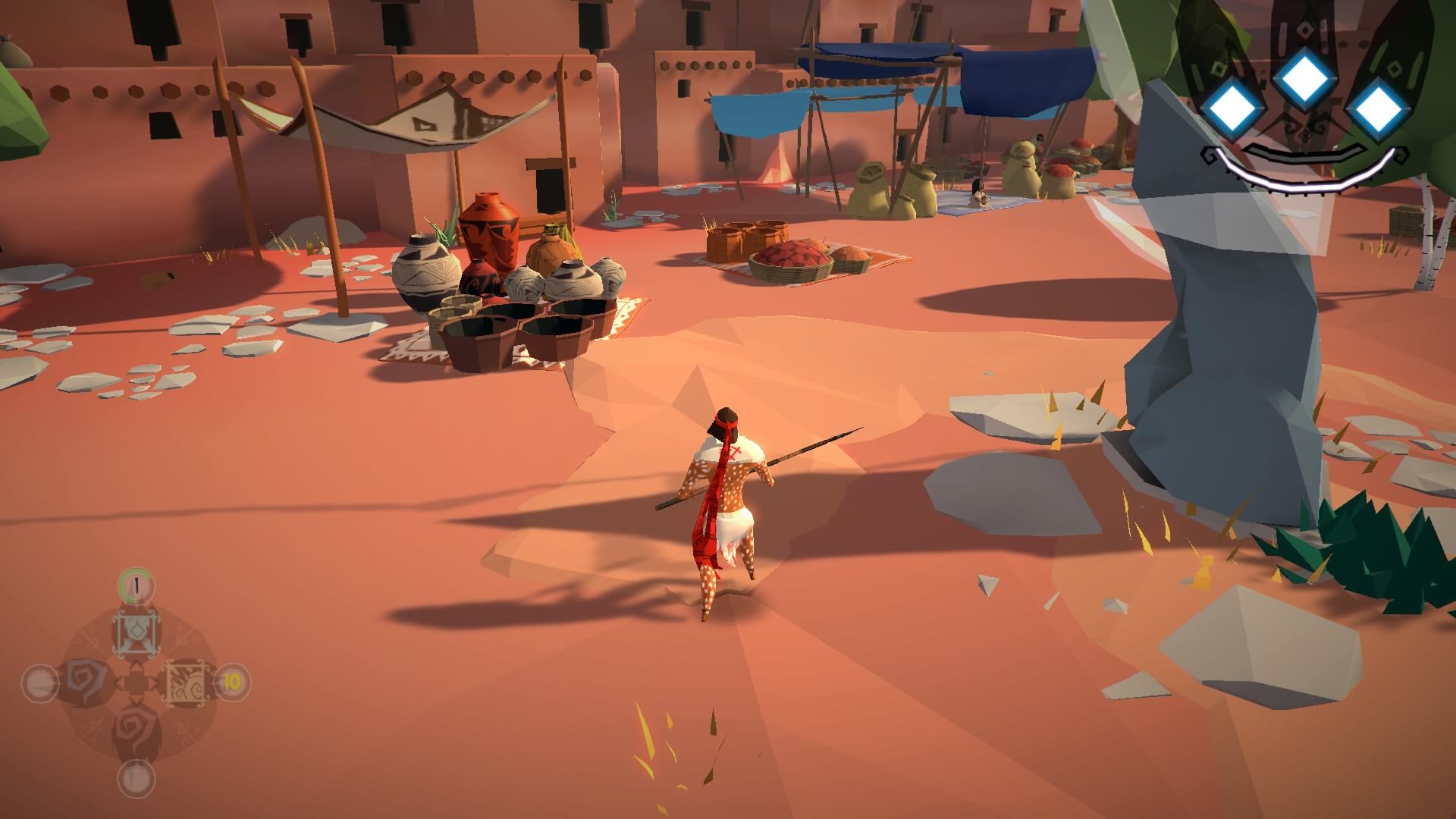Screen dimensions: 1456x819
Task: Select the top potion slot on the wheel
Action: 136,633
